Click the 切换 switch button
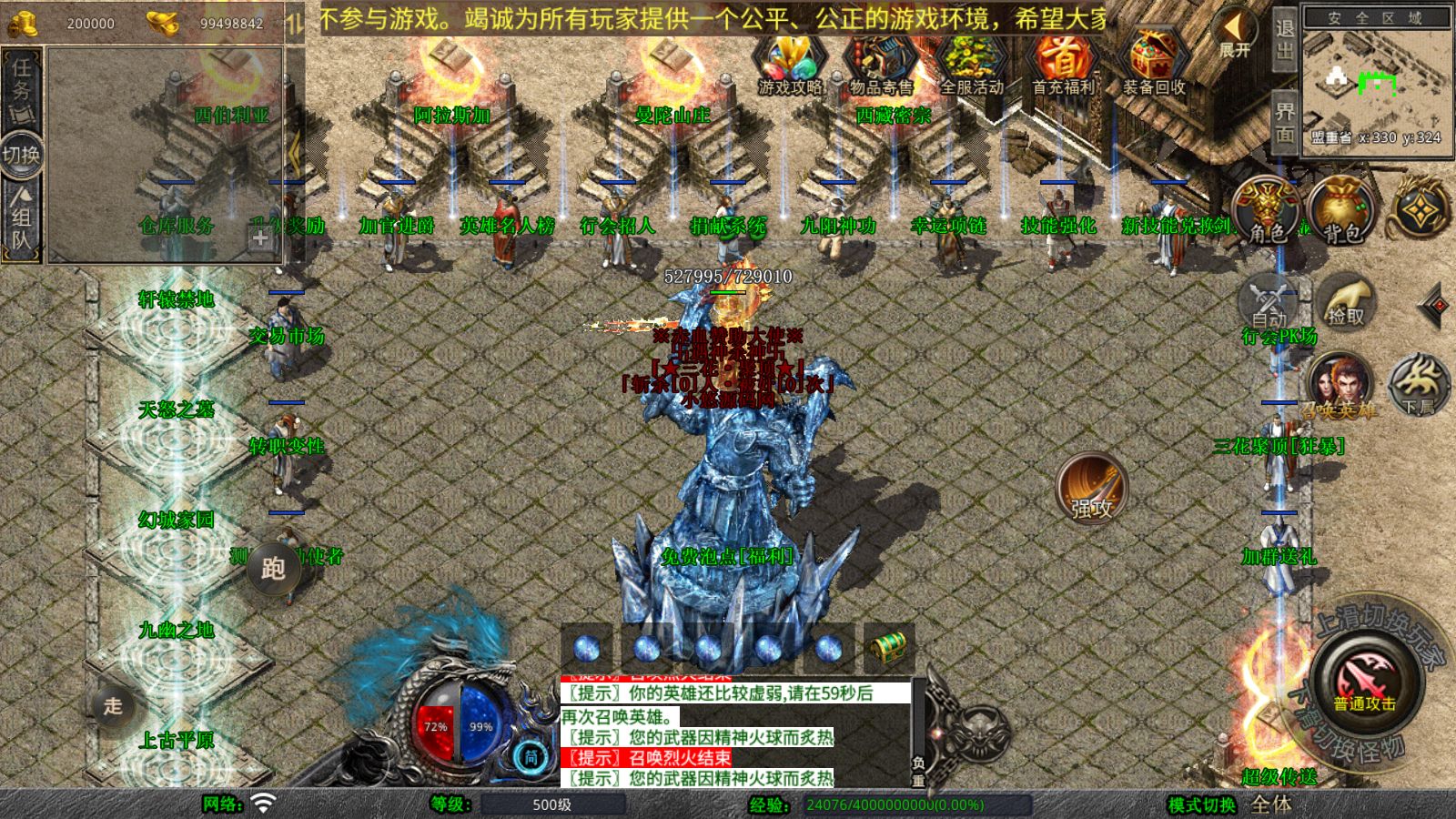The image size is (1456, 819). coord(21,155)
